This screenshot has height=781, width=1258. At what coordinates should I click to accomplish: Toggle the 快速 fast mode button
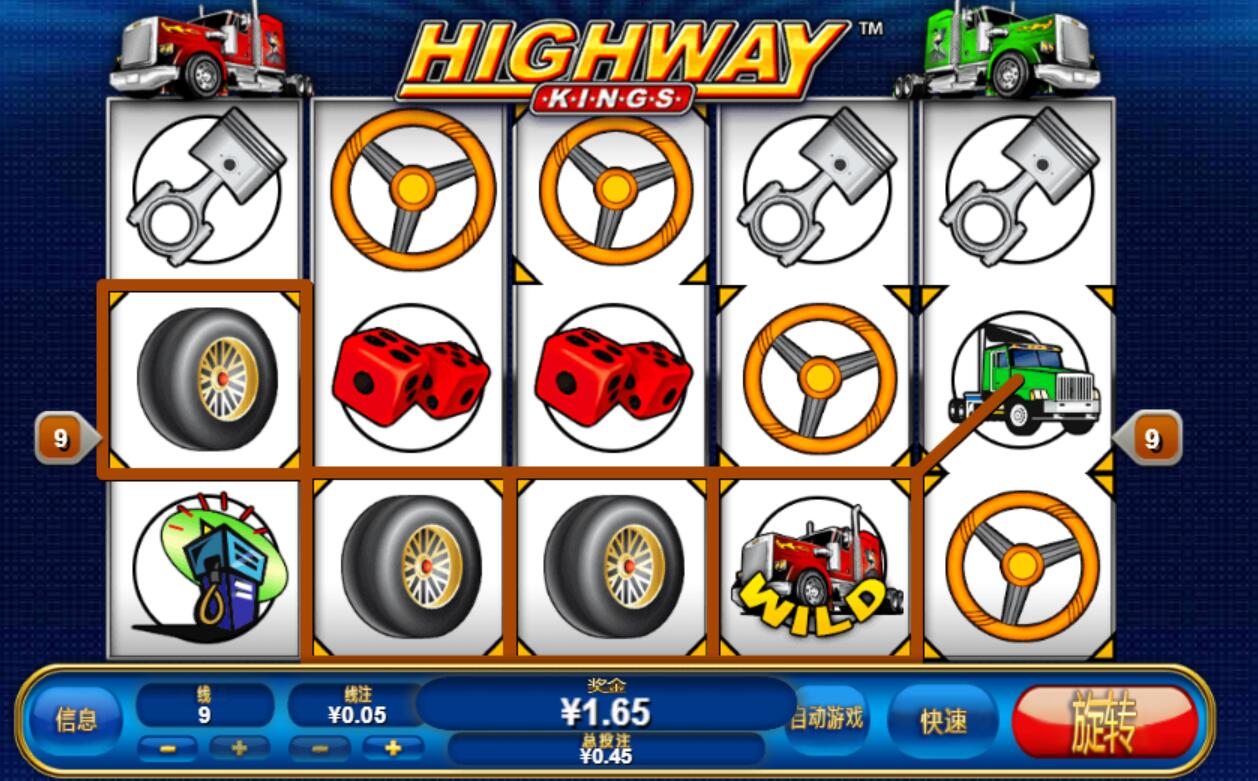[x=943, y=721]
